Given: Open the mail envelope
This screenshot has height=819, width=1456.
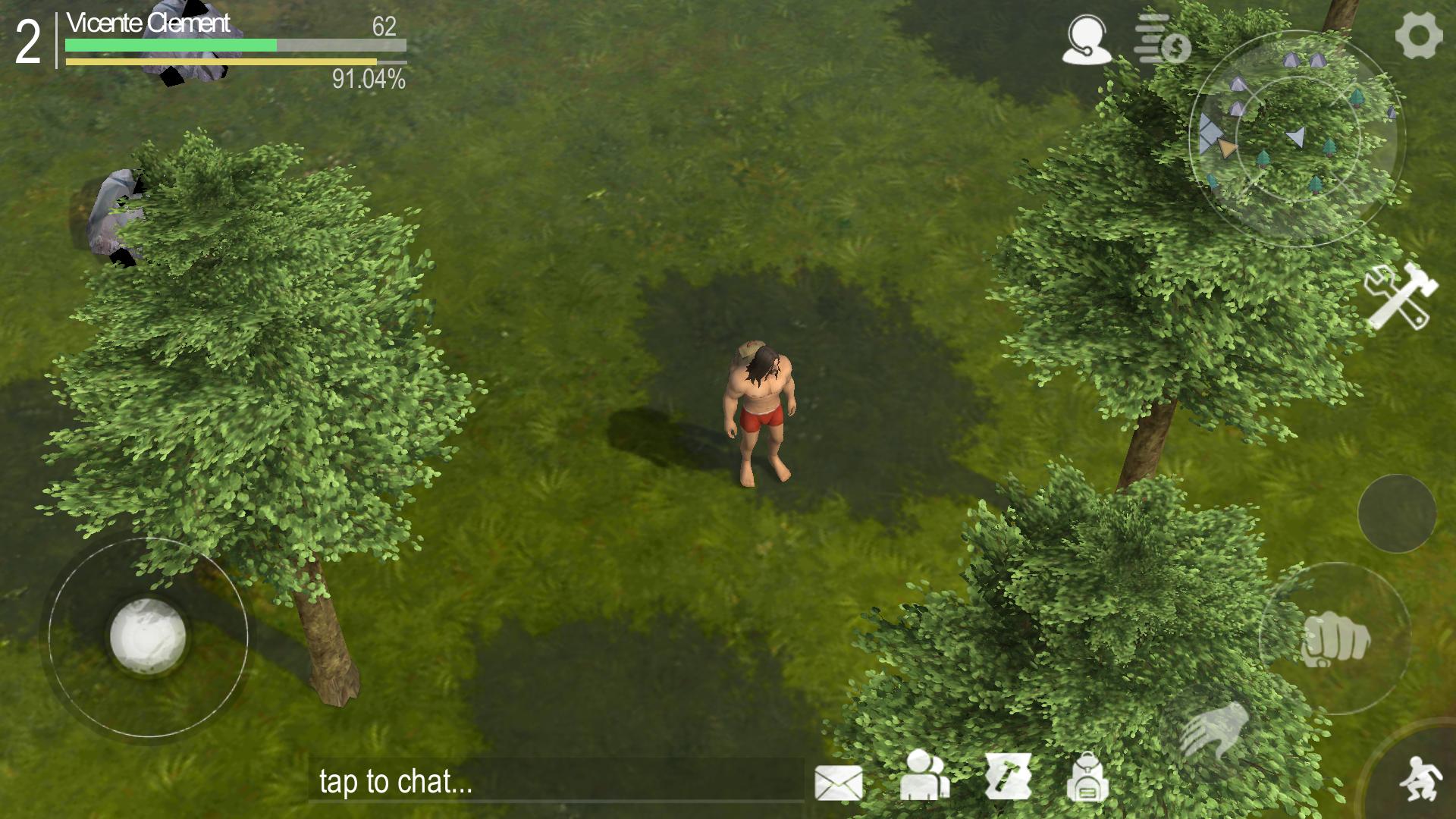Looking at the screenshot, I should (838, 782).
